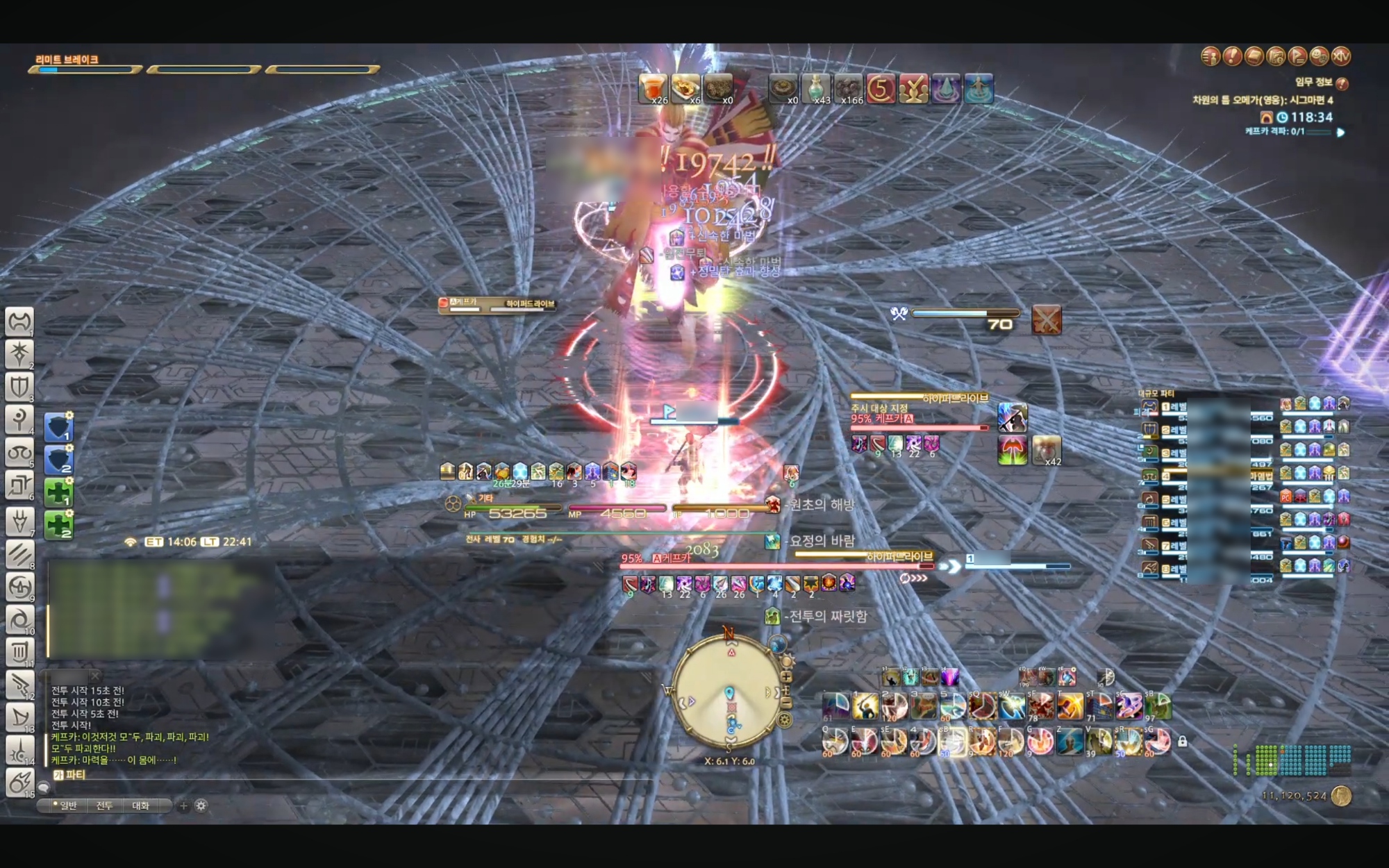1389x868 pixels.
Task: Activate the blue statue ability on Z
Action: 1070,742
